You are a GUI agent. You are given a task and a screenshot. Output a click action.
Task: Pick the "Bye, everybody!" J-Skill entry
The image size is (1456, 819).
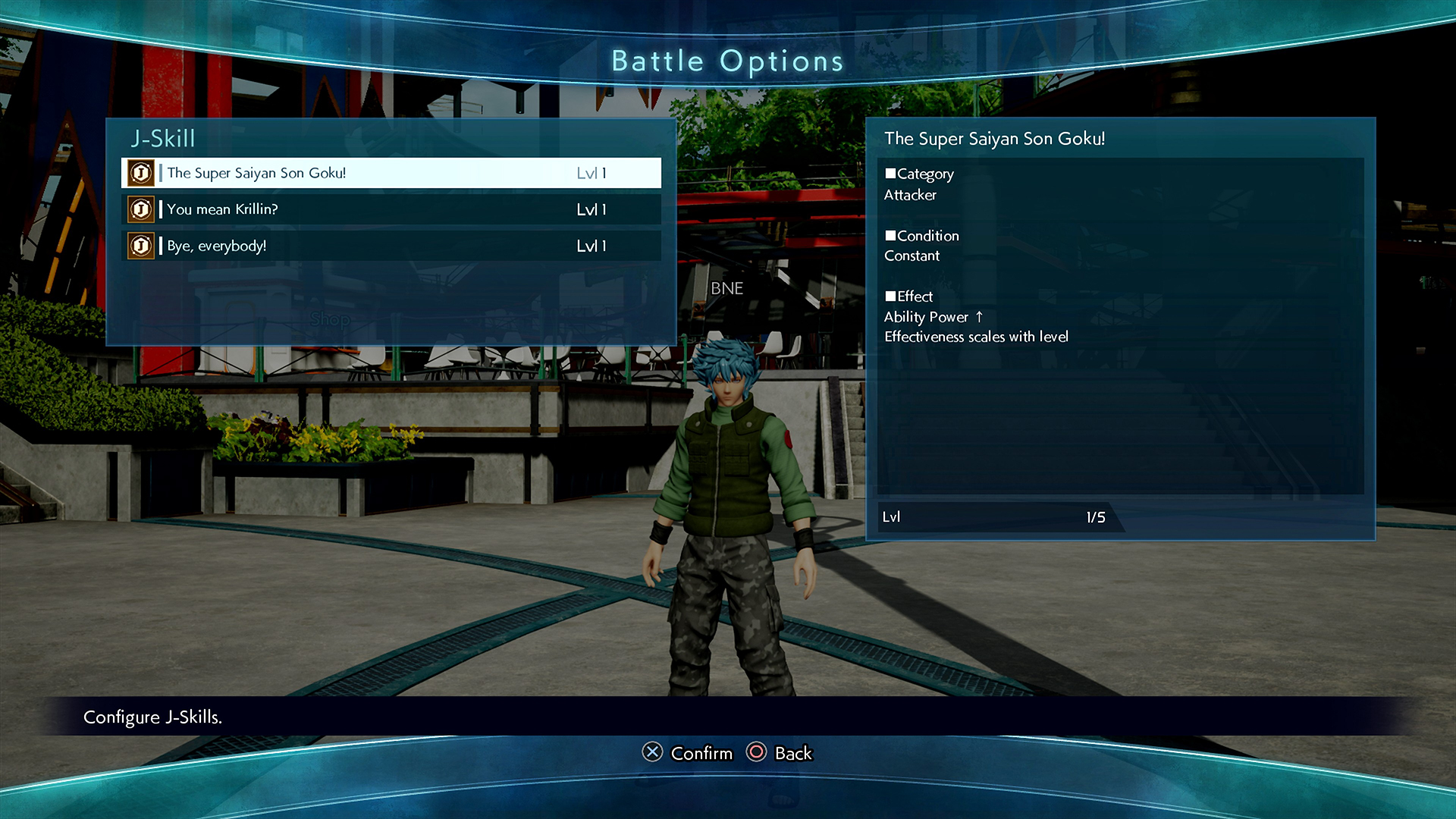point(391,246)
